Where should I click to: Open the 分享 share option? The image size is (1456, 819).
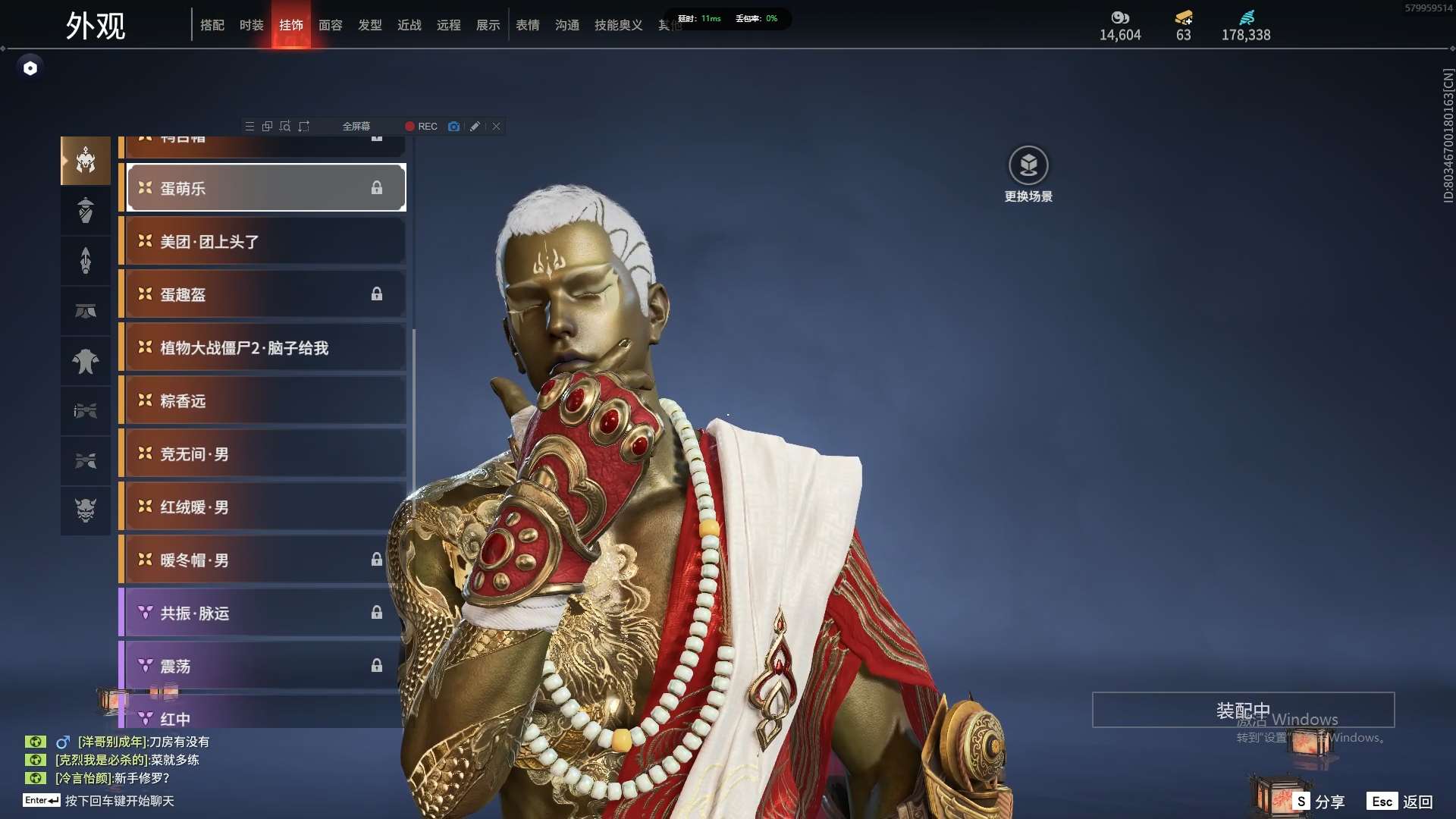pyautogui.click(x=1319, y=802)
